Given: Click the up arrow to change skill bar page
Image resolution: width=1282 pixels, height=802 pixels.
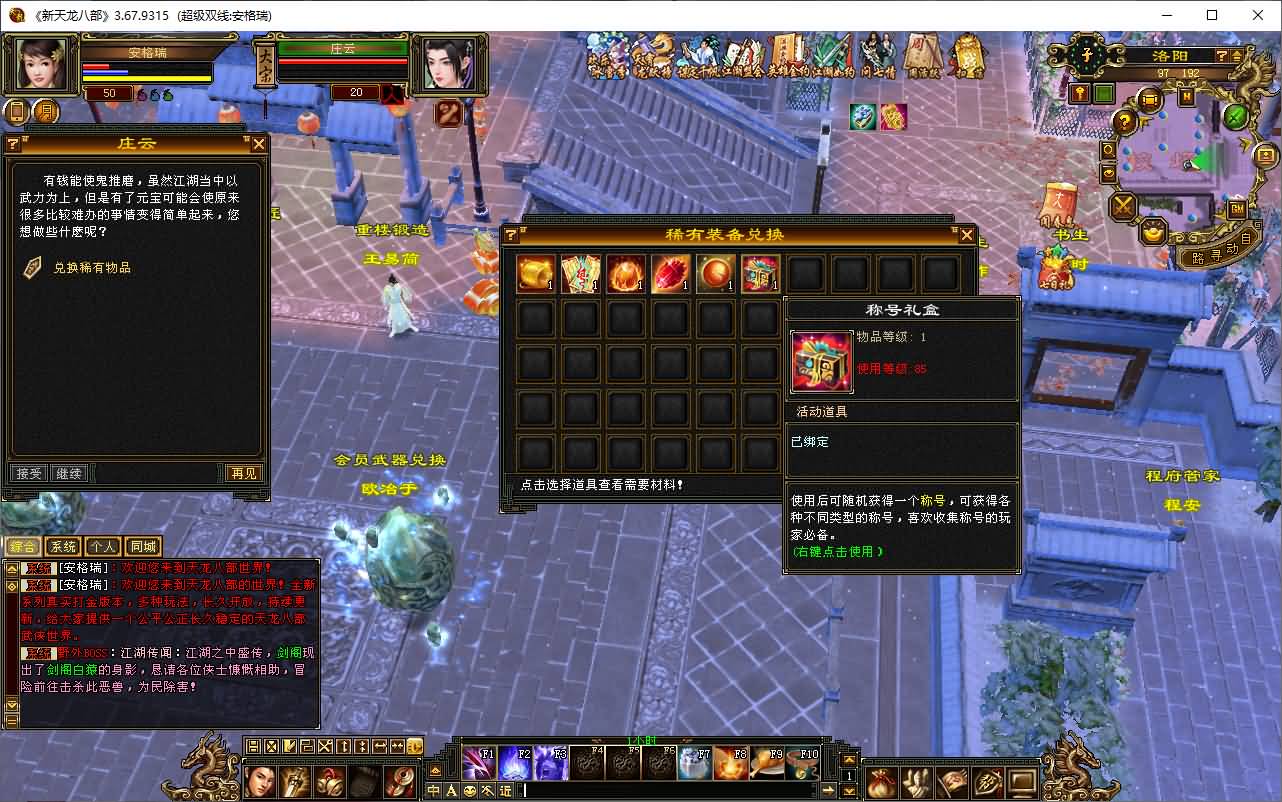Looking at the screenshot, I should pos(848,759).
